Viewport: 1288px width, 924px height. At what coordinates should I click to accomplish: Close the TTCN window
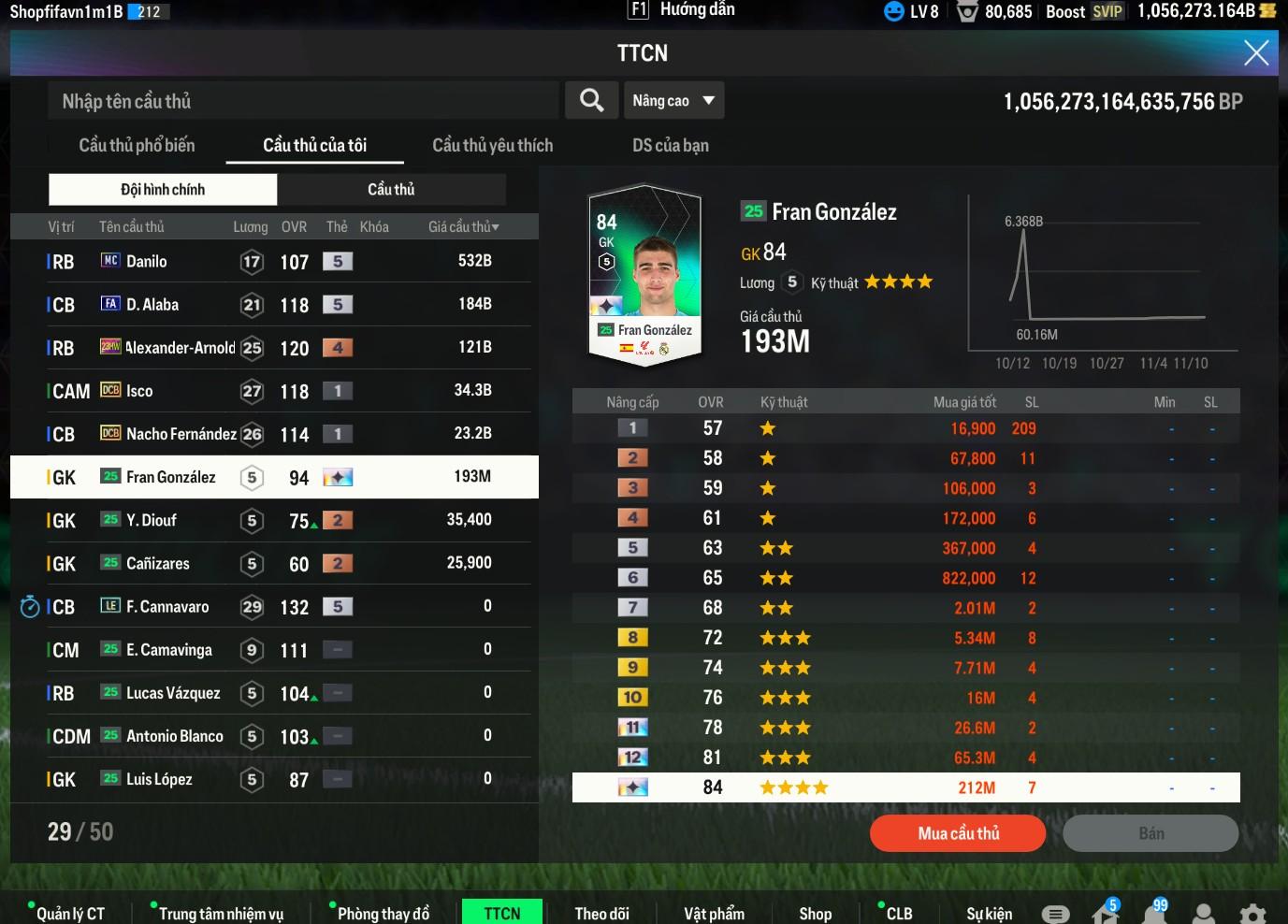[1256, 52]
